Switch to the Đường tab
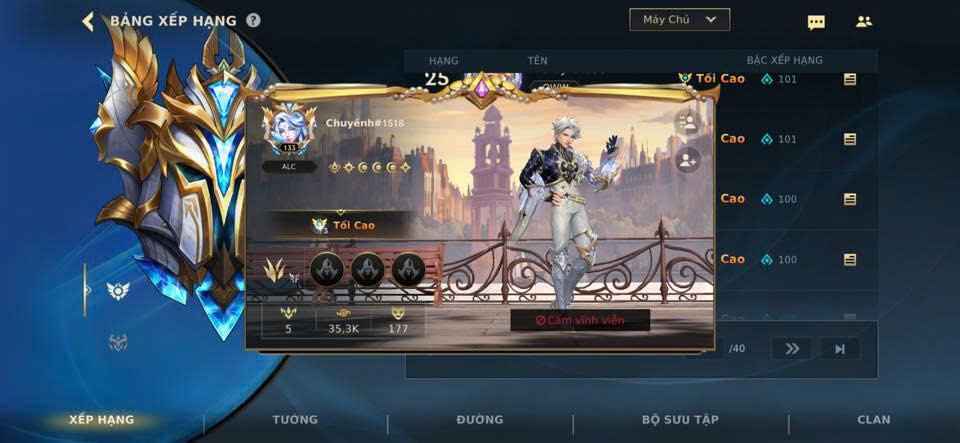960x443 pixels. pyautogui.click(x=480, y=420)
